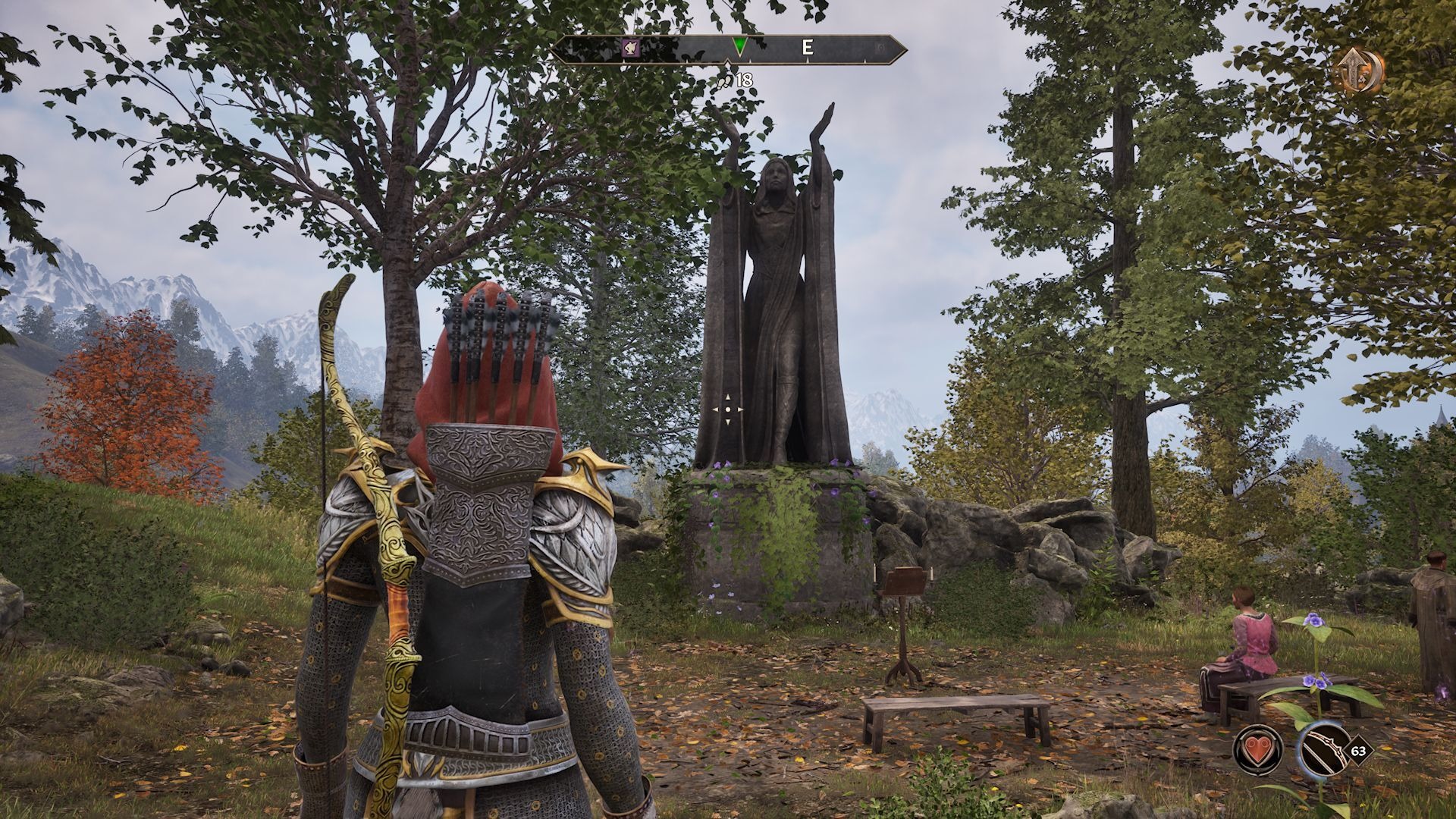
Task: Click the faded marker icon at the compass's east end
Action: tap(881, 49)
